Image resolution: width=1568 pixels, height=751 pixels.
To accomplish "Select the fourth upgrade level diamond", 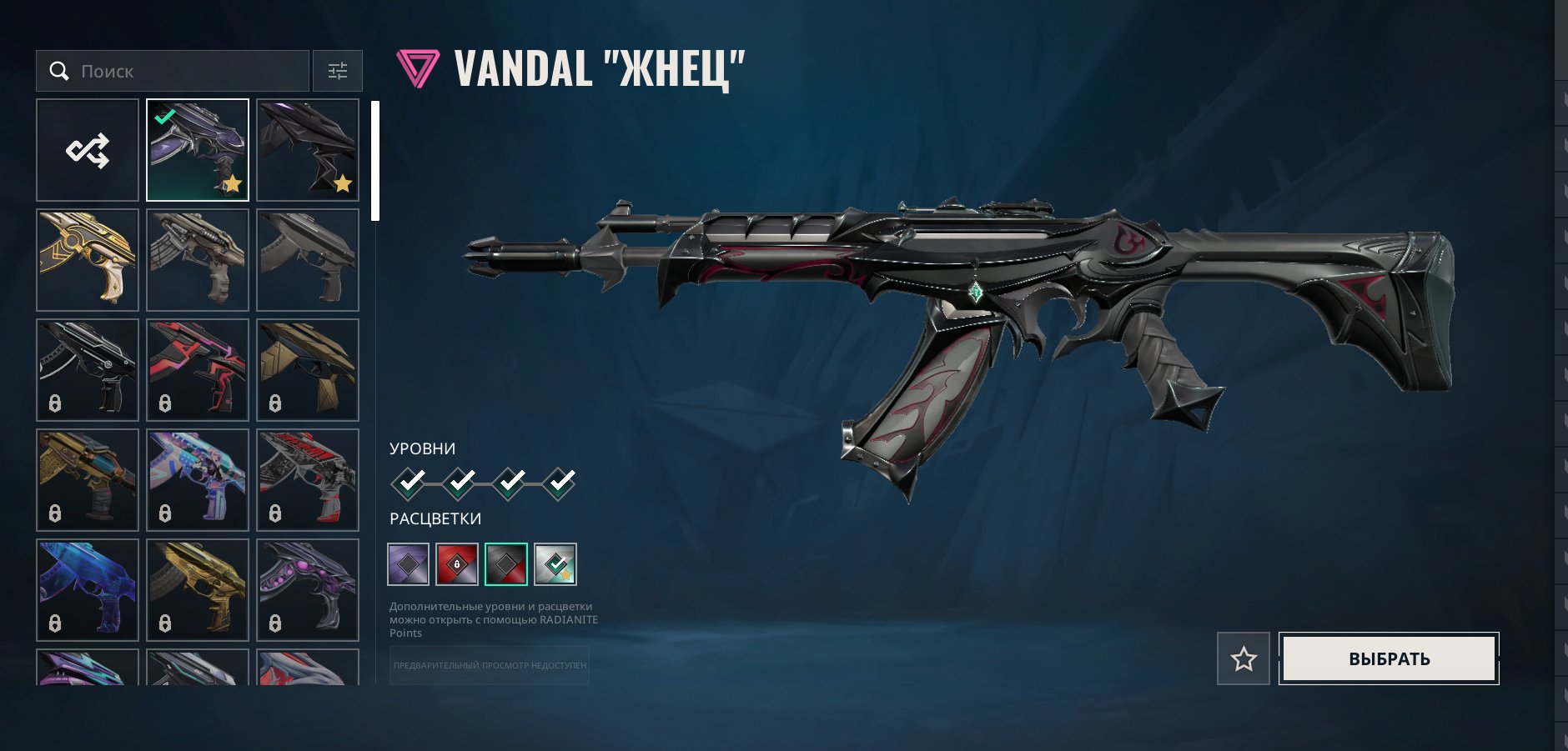I will pos(559,483).
